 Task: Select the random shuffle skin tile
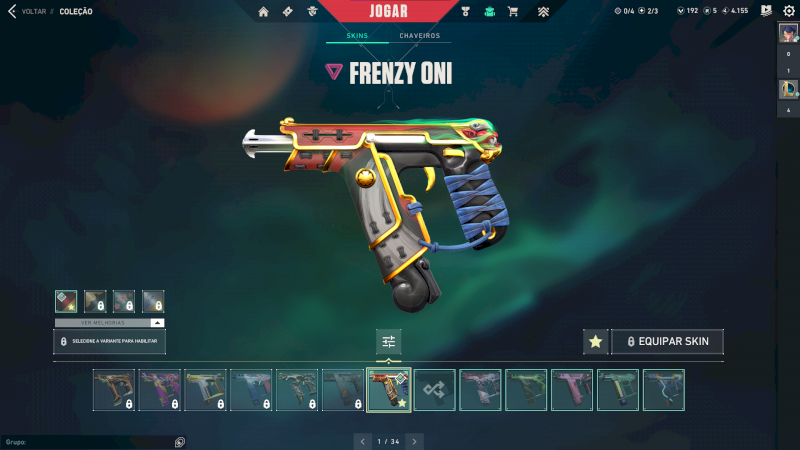pos(435,390)
